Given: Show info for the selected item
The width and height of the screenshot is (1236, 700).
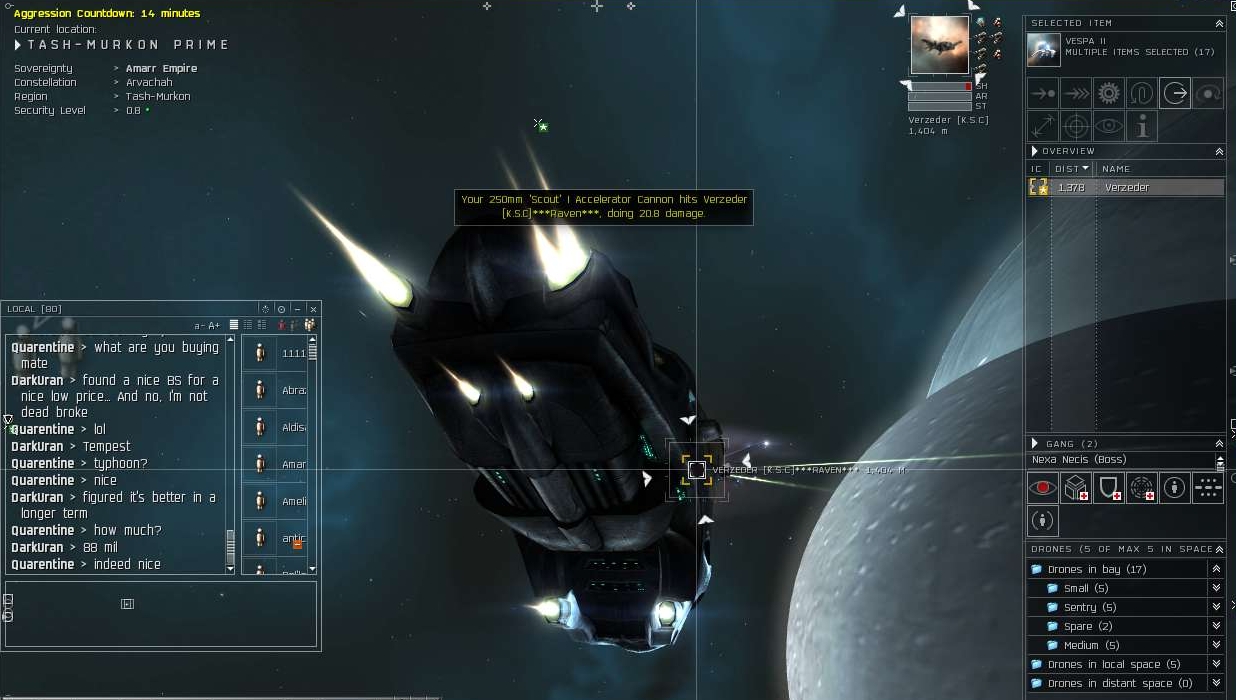Looking at the screenshot, I should pos(1141,126).
